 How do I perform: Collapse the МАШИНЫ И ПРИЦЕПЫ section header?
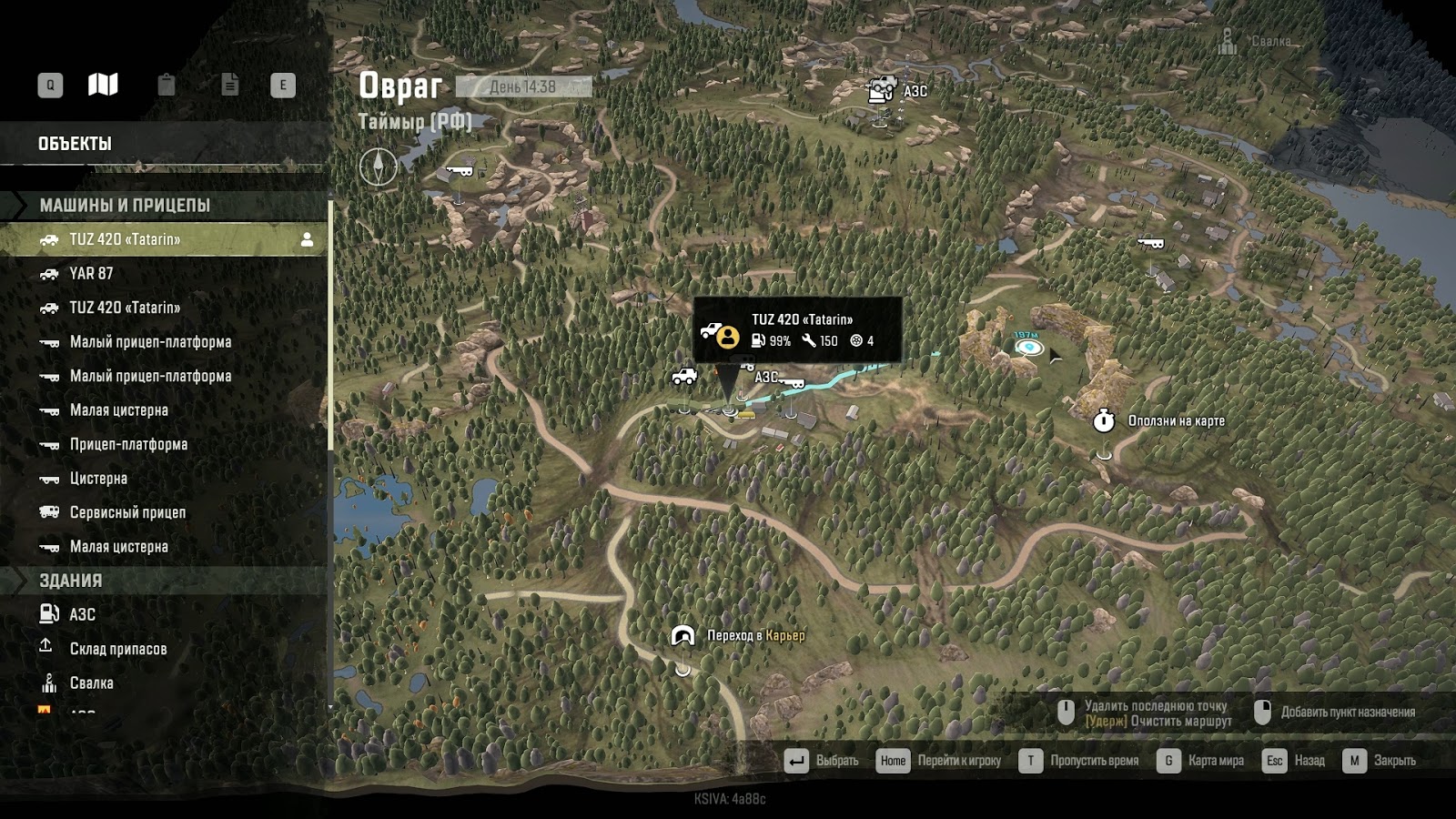point(125,206)
